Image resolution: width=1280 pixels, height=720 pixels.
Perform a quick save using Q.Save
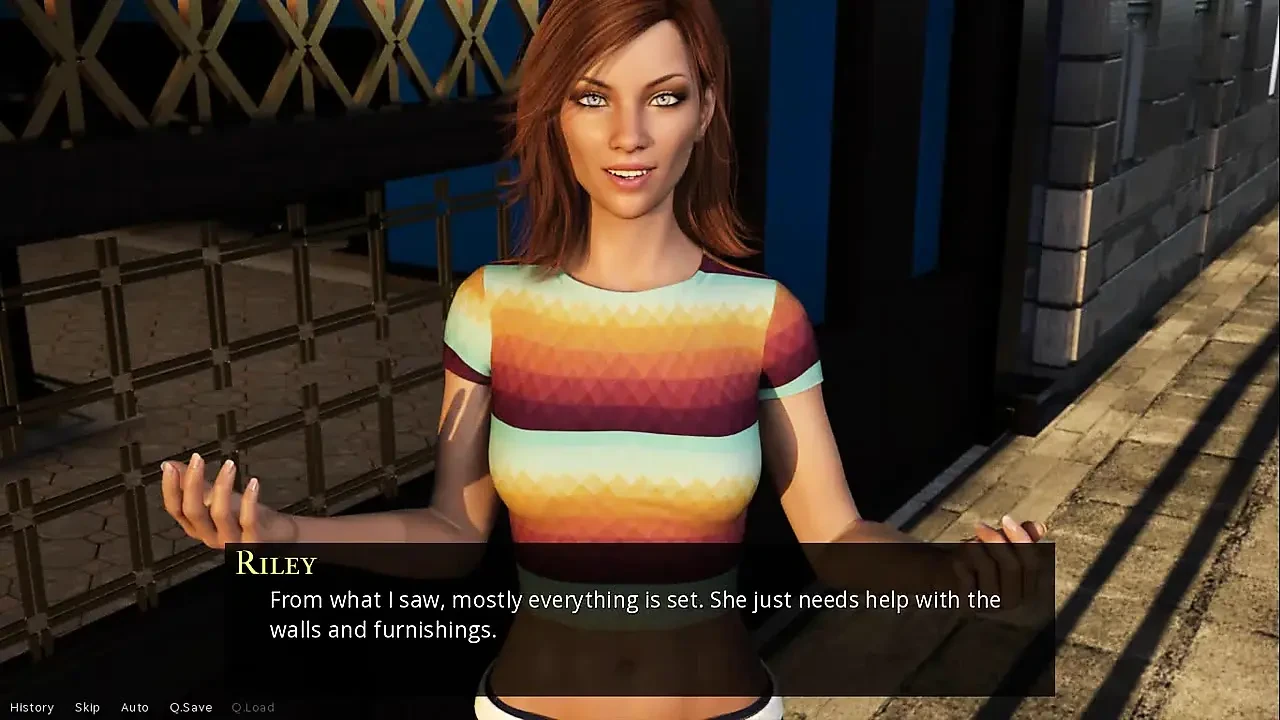tap(190, 707)
